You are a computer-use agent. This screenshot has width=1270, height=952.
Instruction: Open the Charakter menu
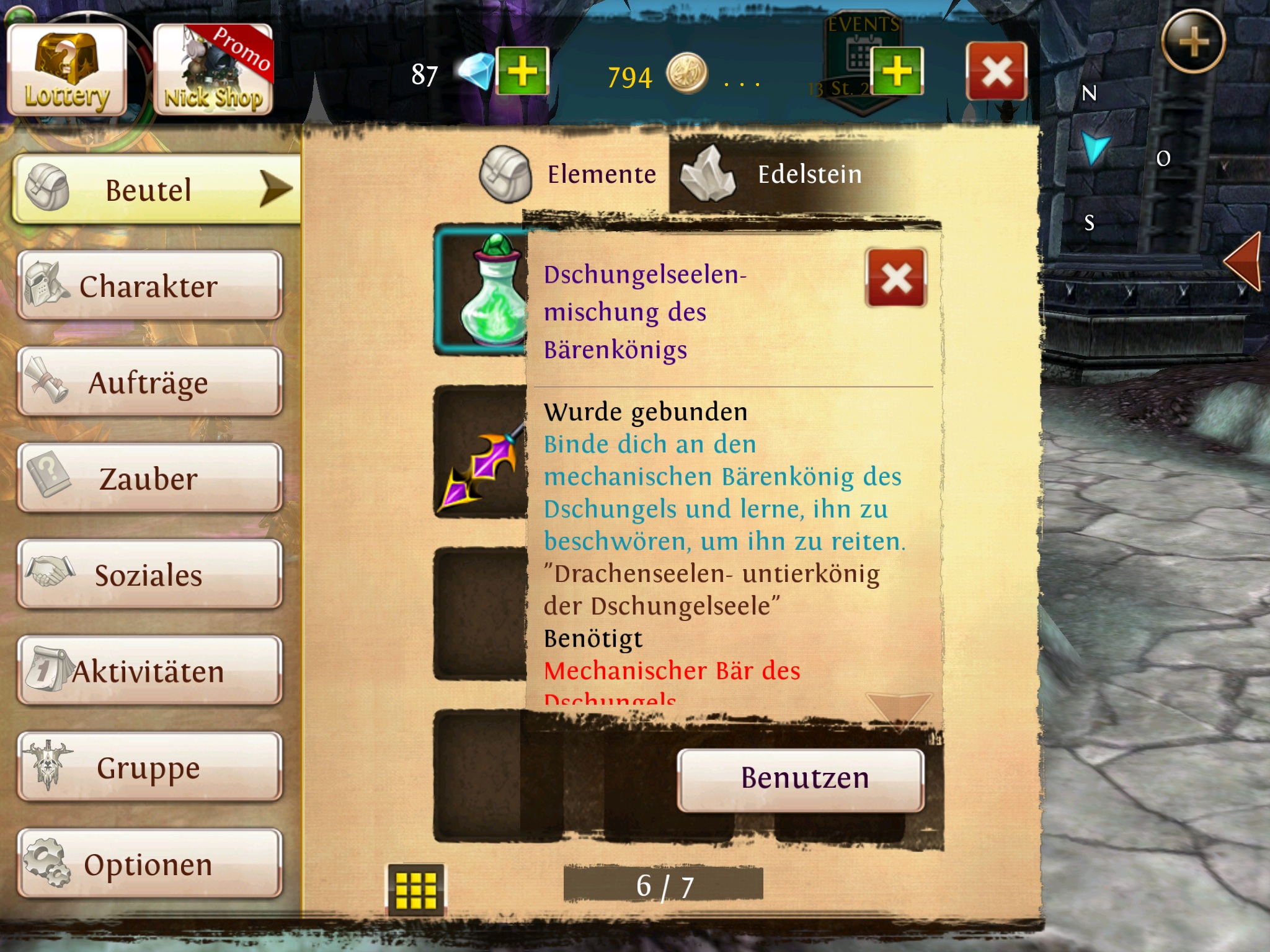[149, 286]
